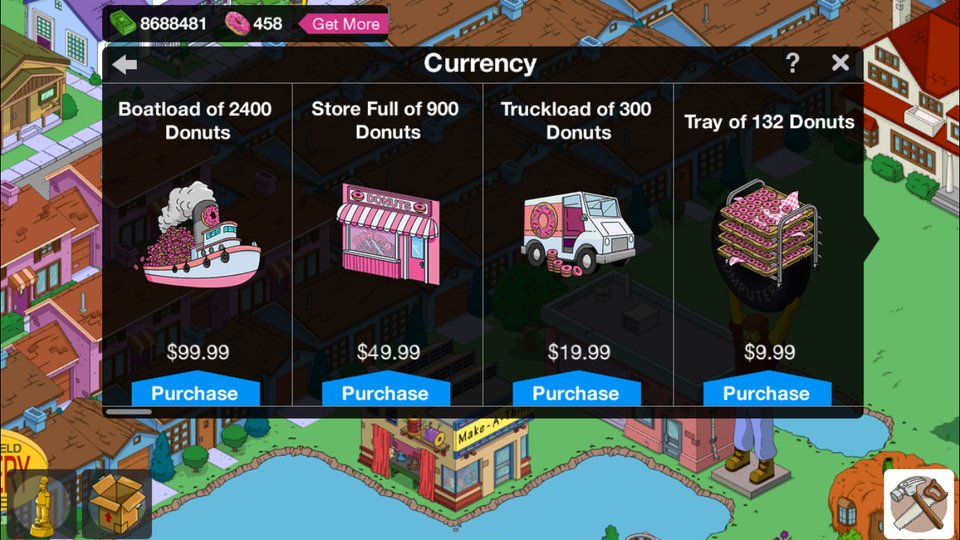Open help with the question mark
The image size is (960, 540).
pos(792,63)
